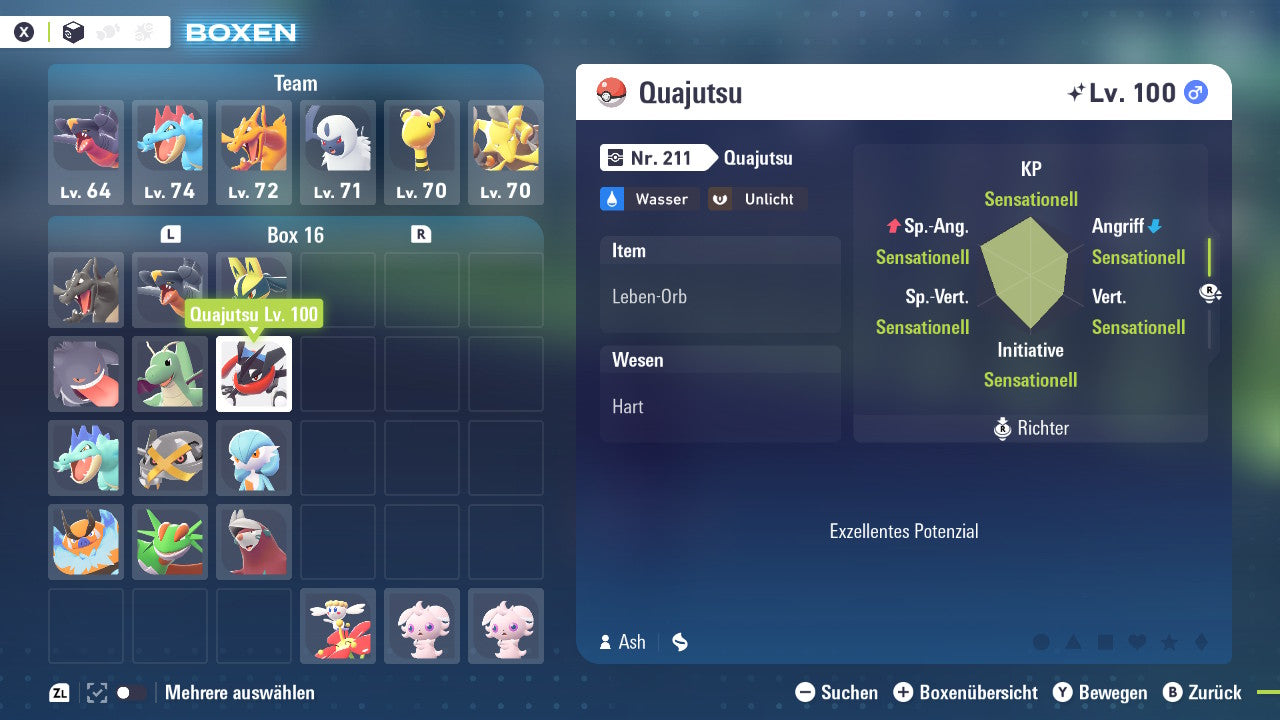Click the Box 16 title bar

[295, 235]
